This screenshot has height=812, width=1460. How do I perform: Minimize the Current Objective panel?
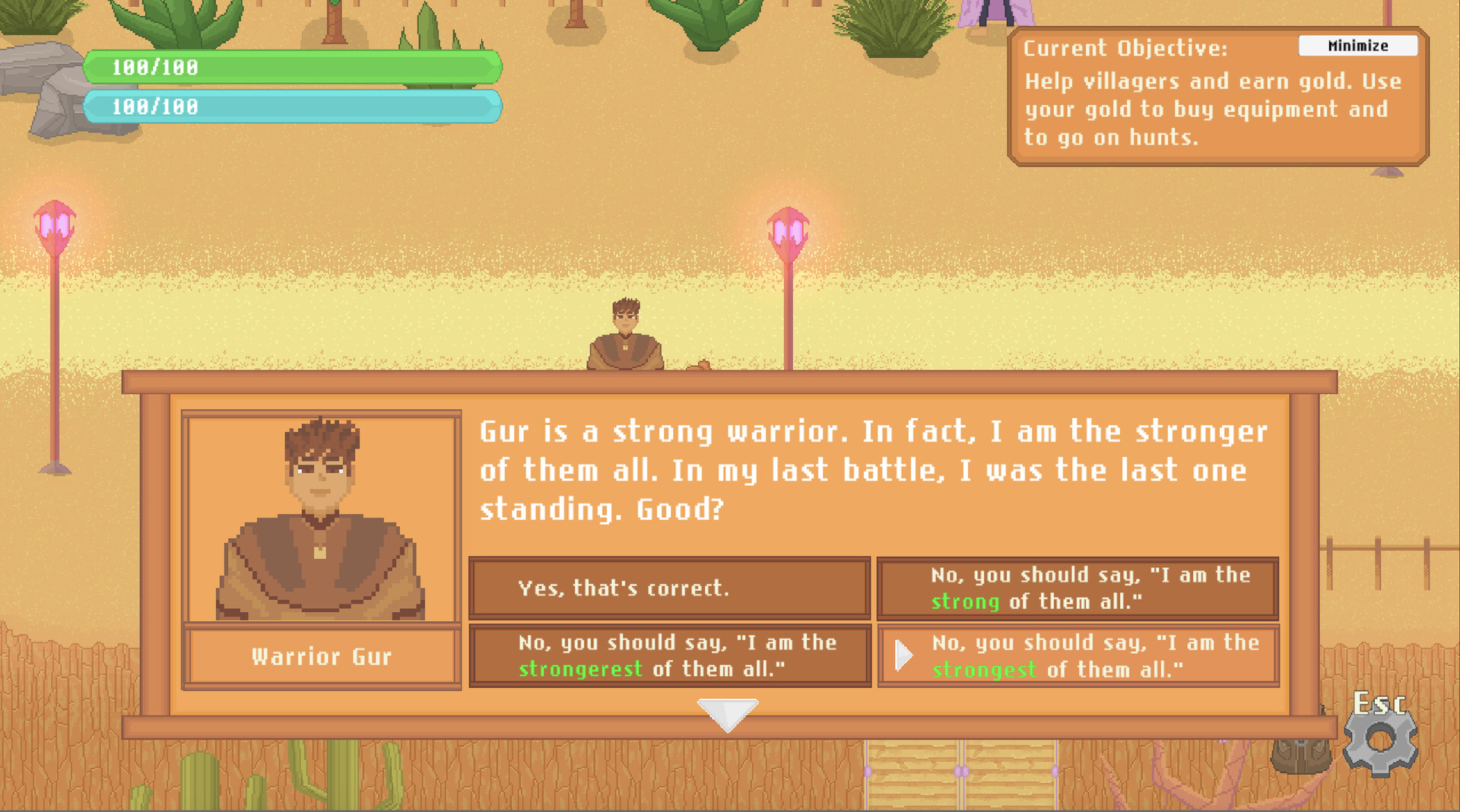(x=1358, y=46)
